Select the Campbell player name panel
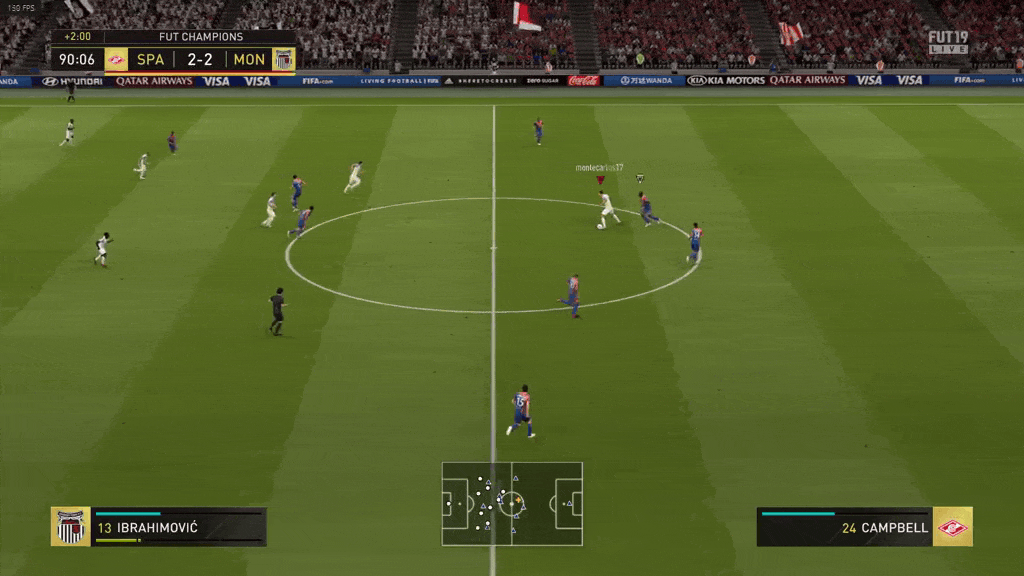This screenshot has height=576, width=1024. click(x=844, y=527)
